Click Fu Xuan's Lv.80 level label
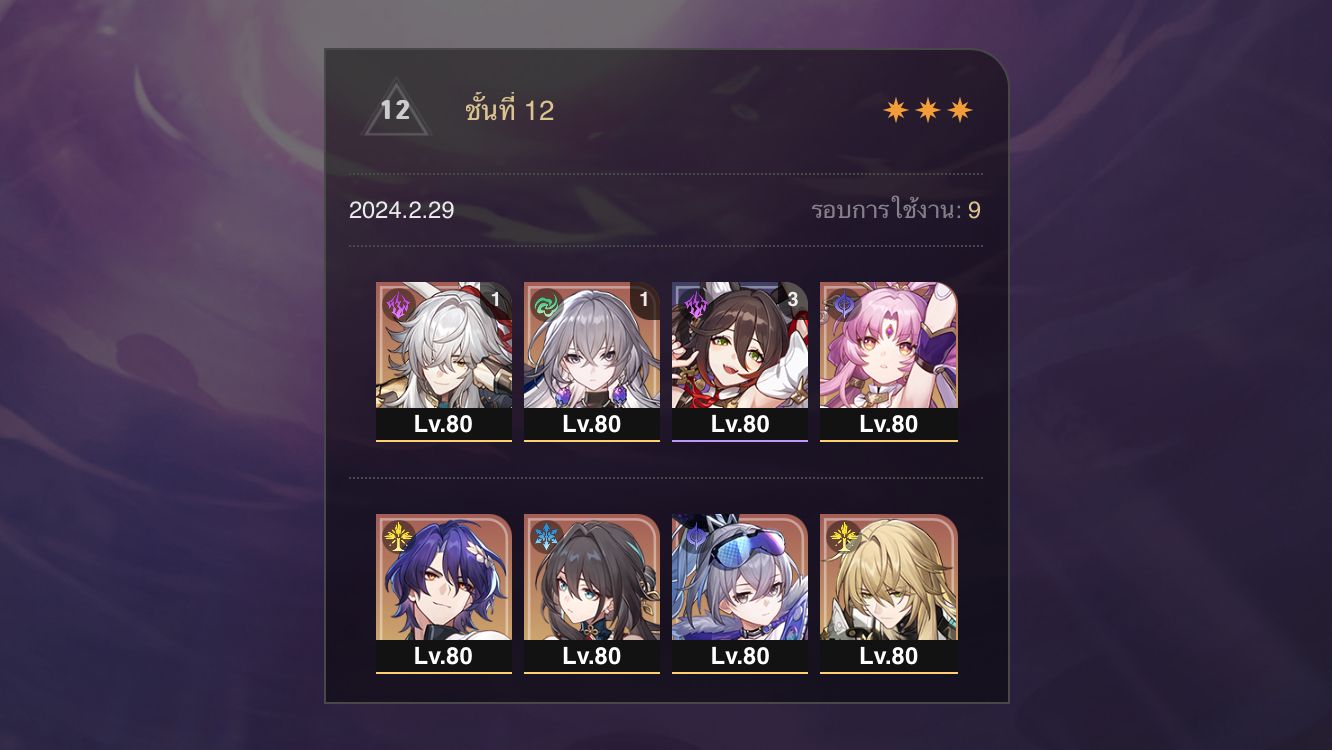 tap(888, 424)
